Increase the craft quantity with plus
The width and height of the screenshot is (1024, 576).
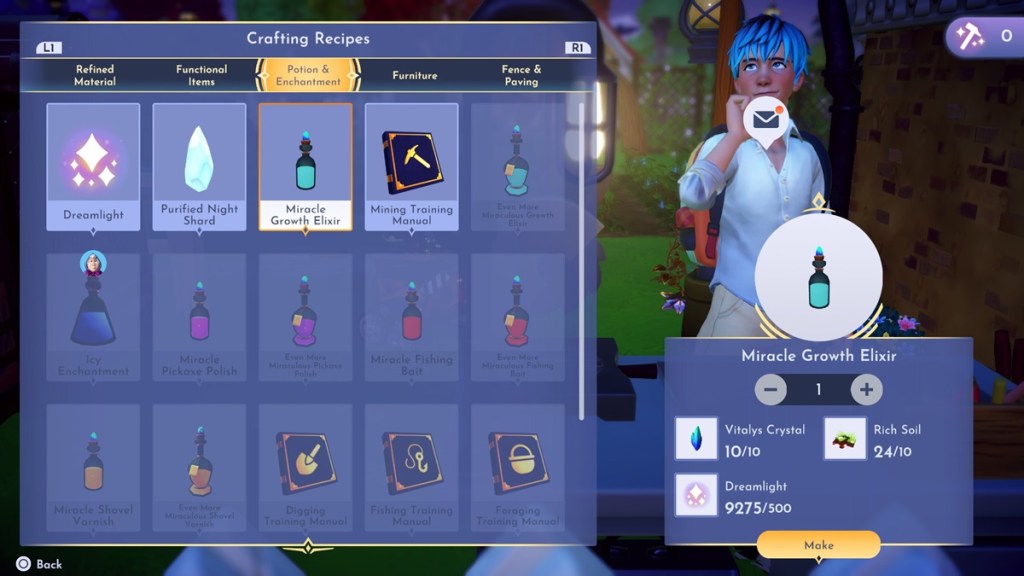[866, 389]
